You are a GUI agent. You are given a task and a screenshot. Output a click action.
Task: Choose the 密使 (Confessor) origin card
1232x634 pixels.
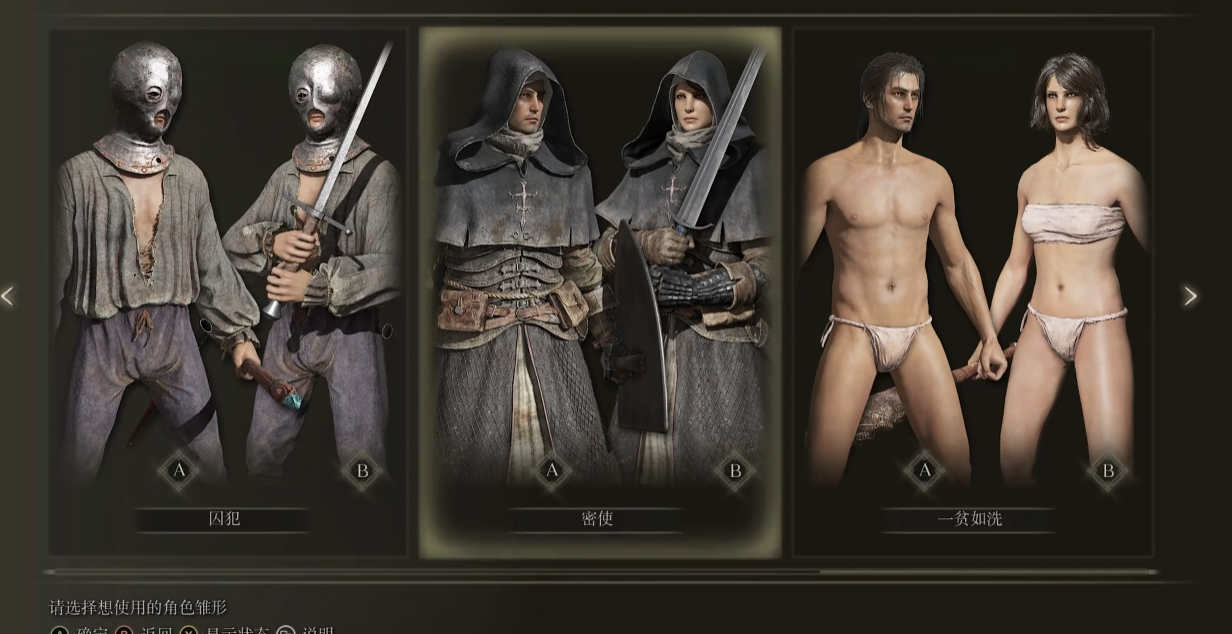(x=598, y=290)
